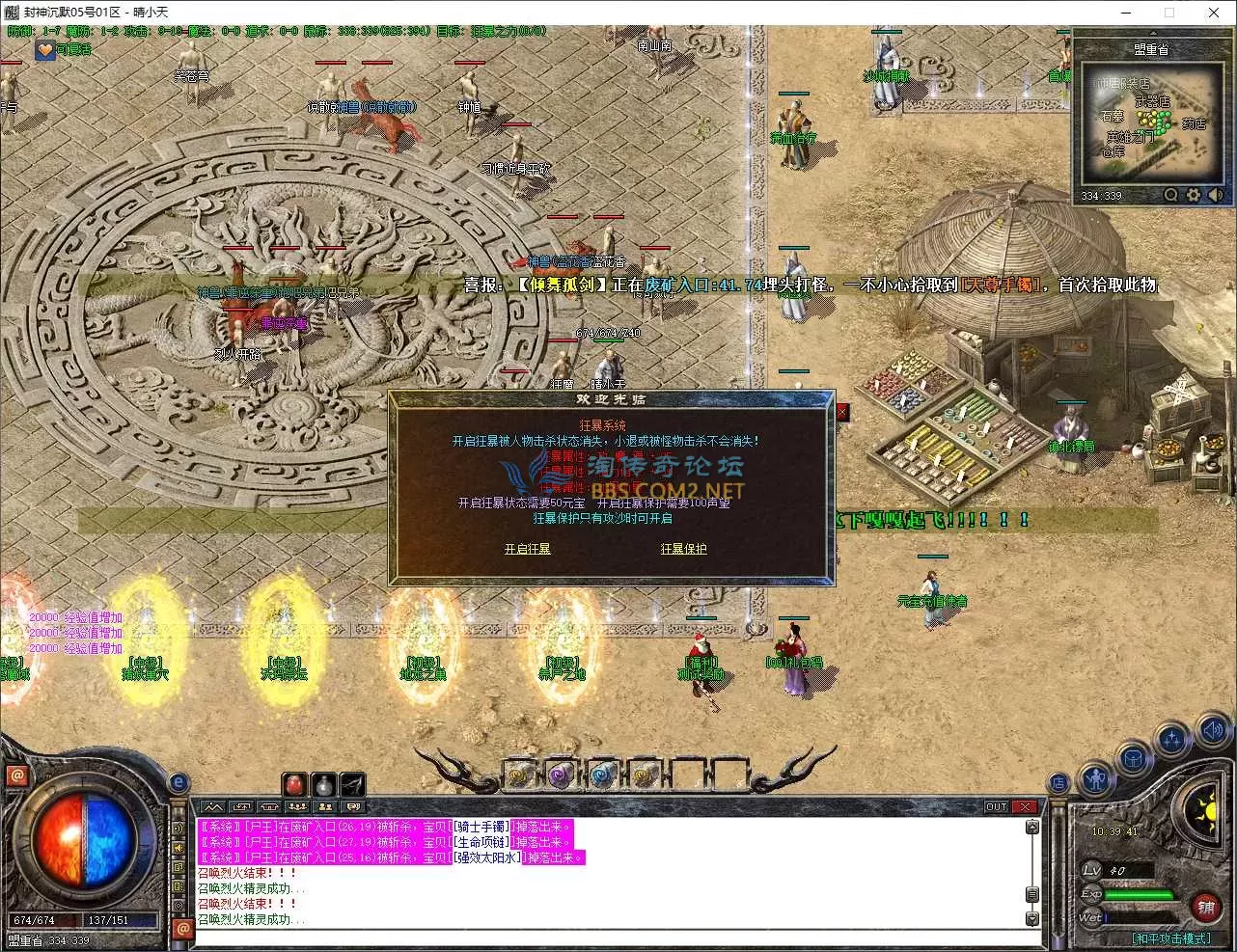
Task: Switch the 和平攻击模式 attack mode label
Action: click(x=1170, y=938)
